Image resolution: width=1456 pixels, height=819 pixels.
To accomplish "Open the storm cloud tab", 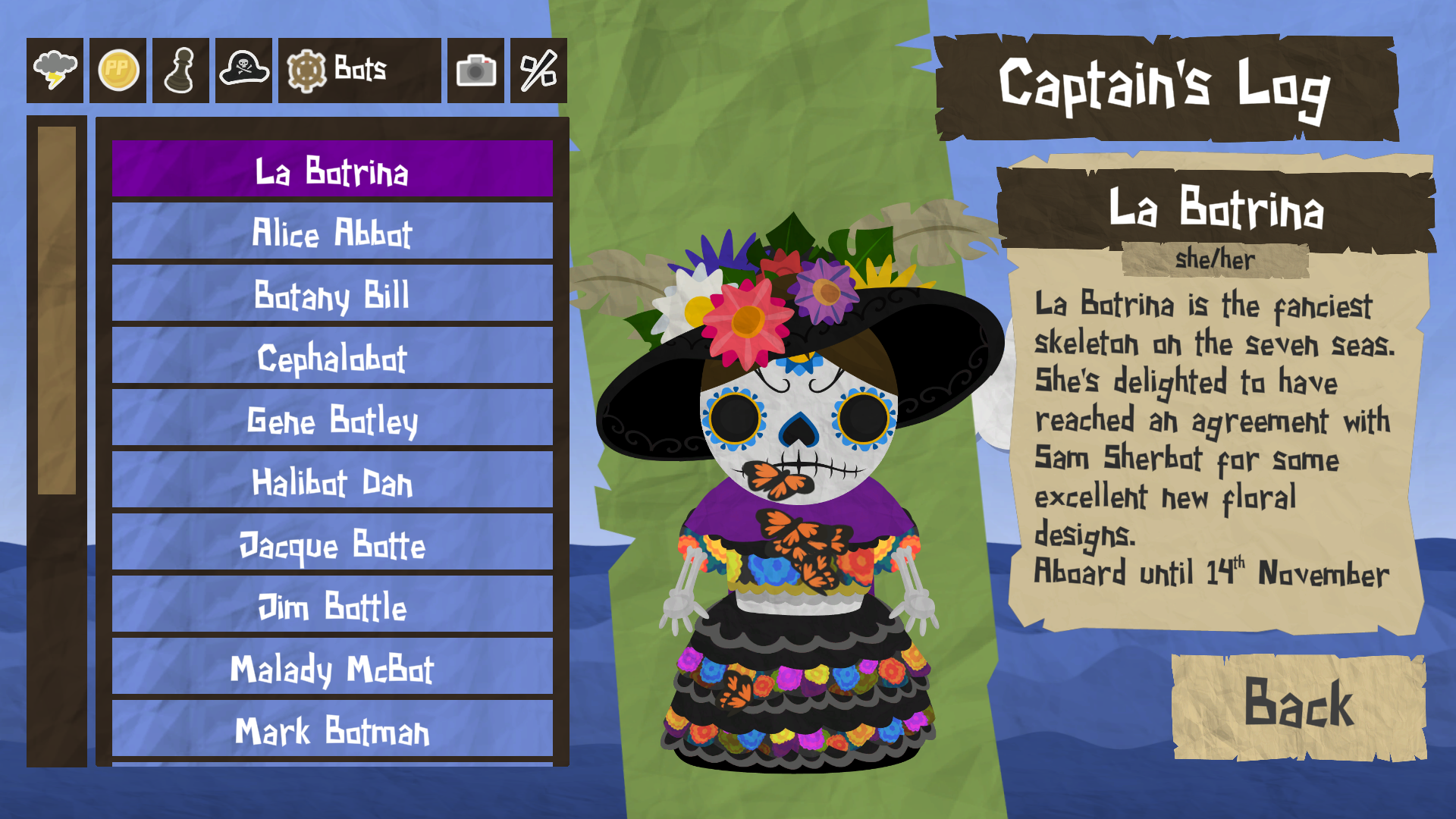I will pos(55,71).
